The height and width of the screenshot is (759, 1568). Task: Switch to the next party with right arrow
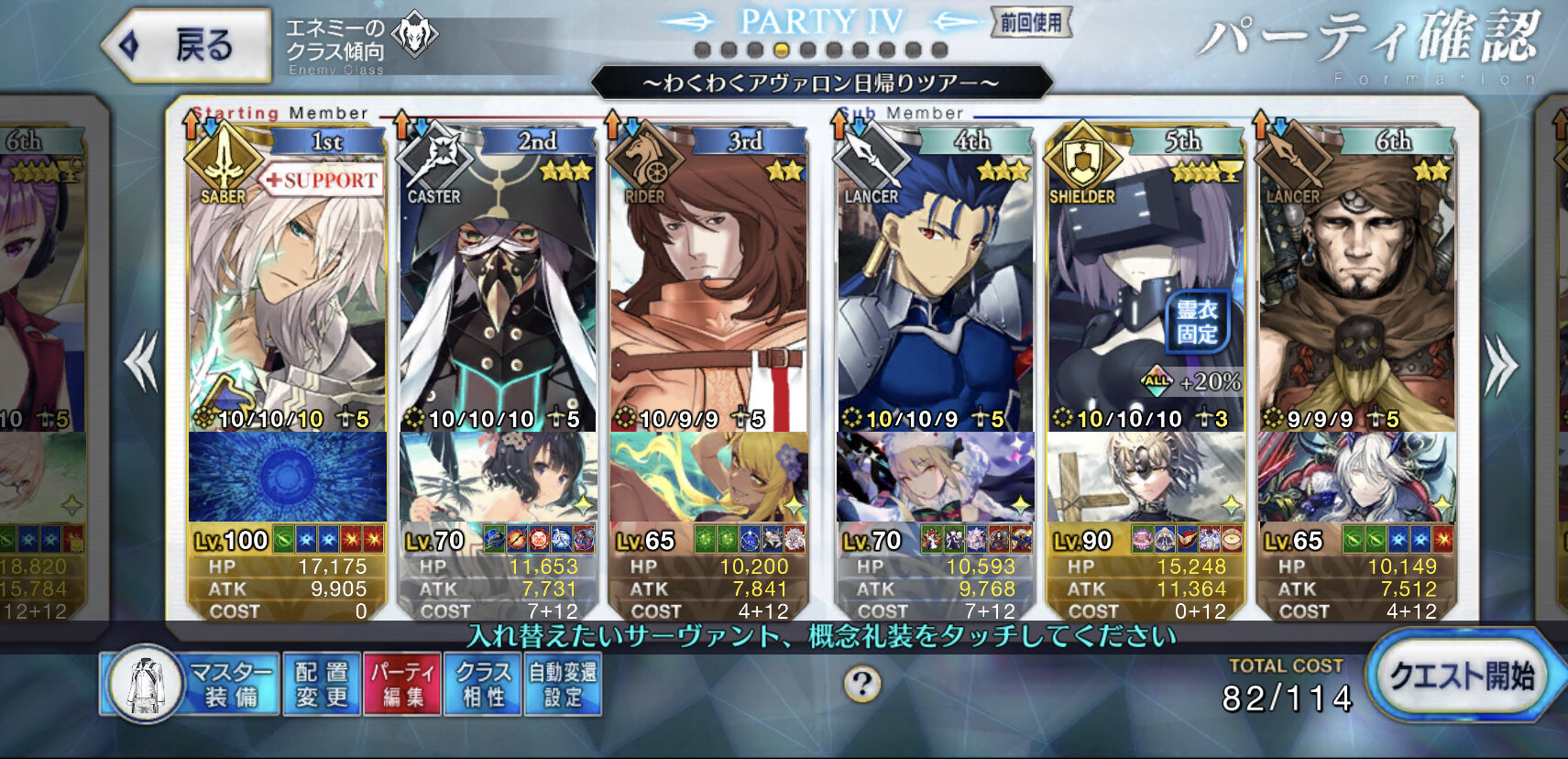click(1500, 365)
